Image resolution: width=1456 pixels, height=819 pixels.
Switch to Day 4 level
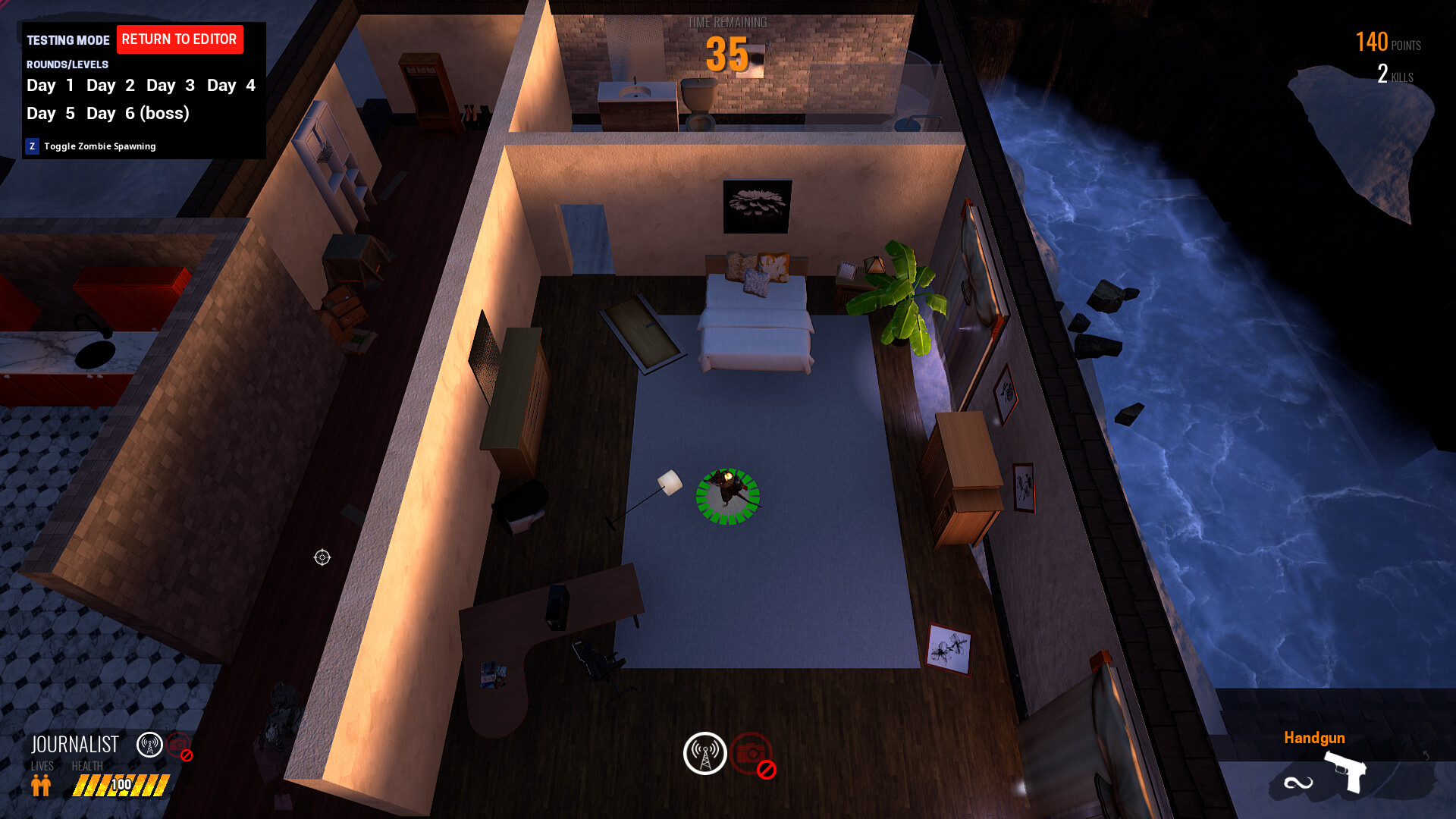(231, 86)
